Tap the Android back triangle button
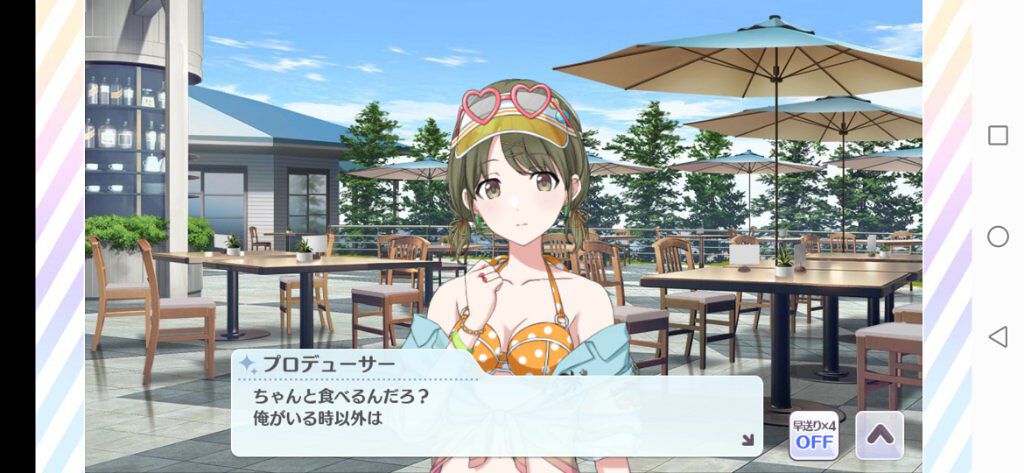Screen dimensions: 1024x473 [x=997, y=336]
